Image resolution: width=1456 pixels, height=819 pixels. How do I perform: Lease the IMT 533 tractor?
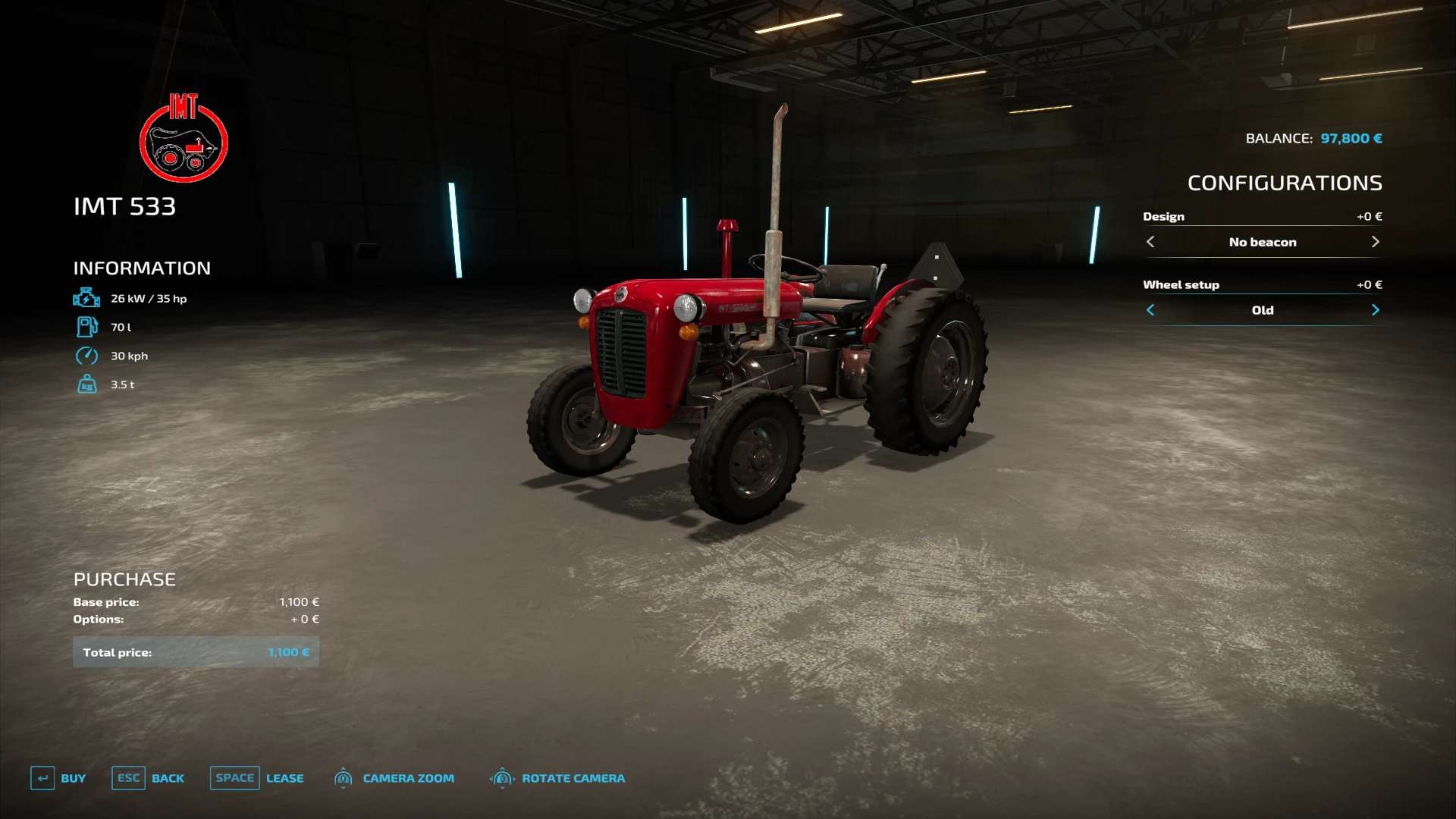(256, 778)
